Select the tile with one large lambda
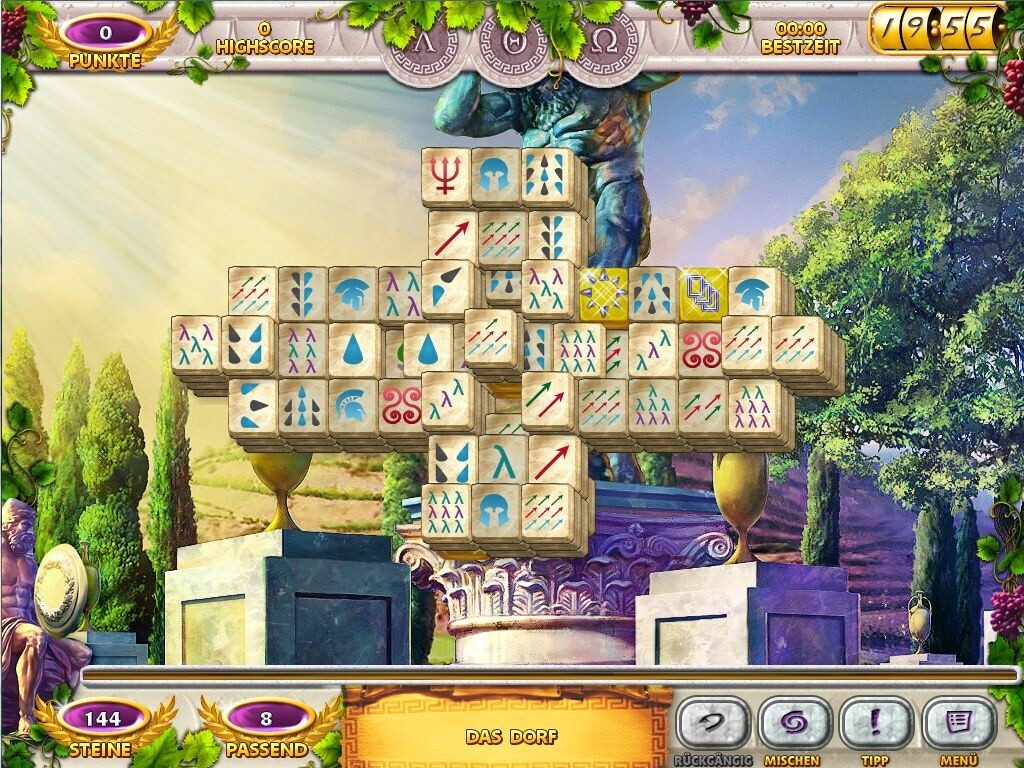 (502, 459)
